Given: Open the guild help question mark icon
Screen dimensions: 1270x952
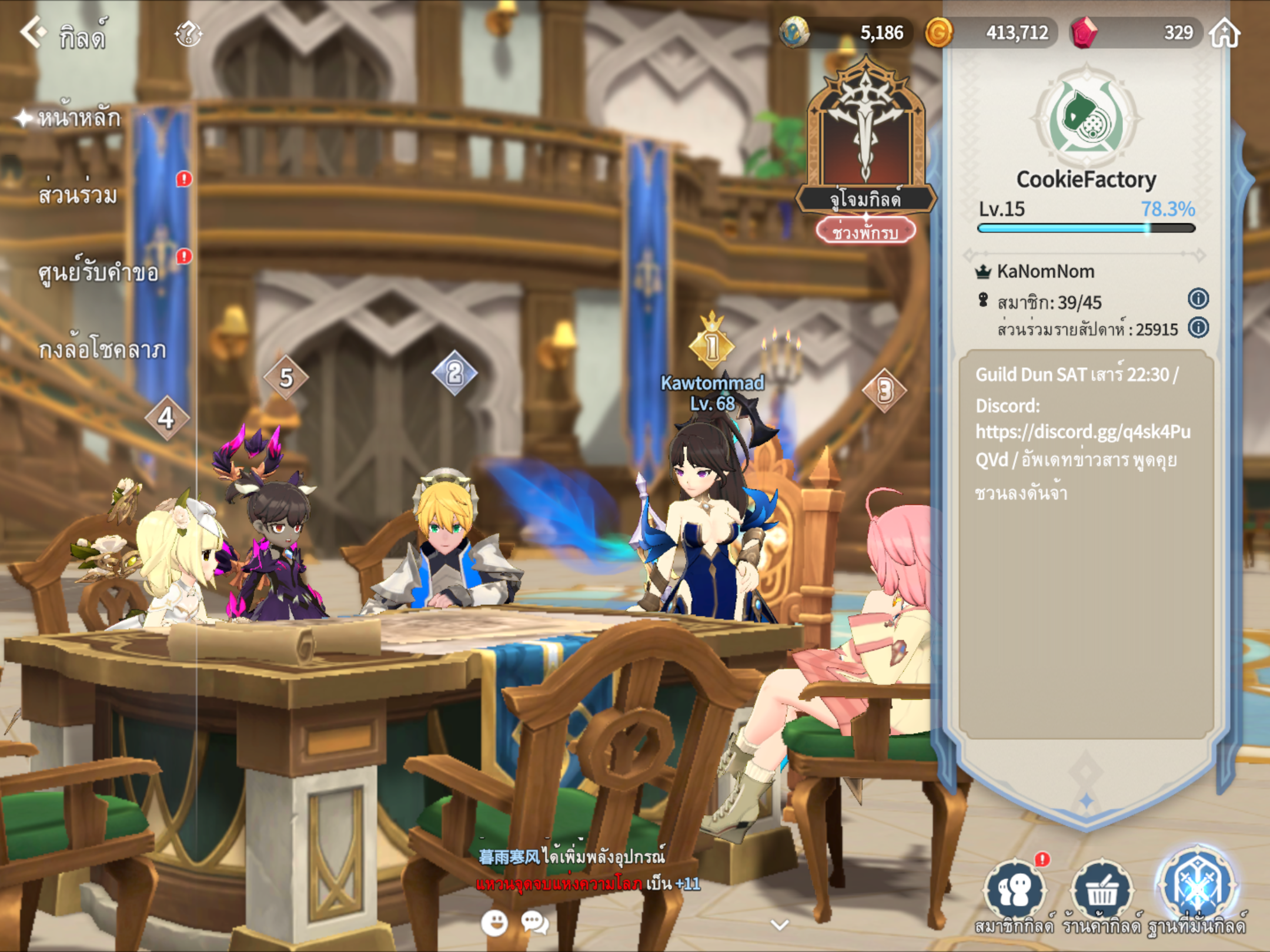Looking at the screenshot, I should [188, 33].
